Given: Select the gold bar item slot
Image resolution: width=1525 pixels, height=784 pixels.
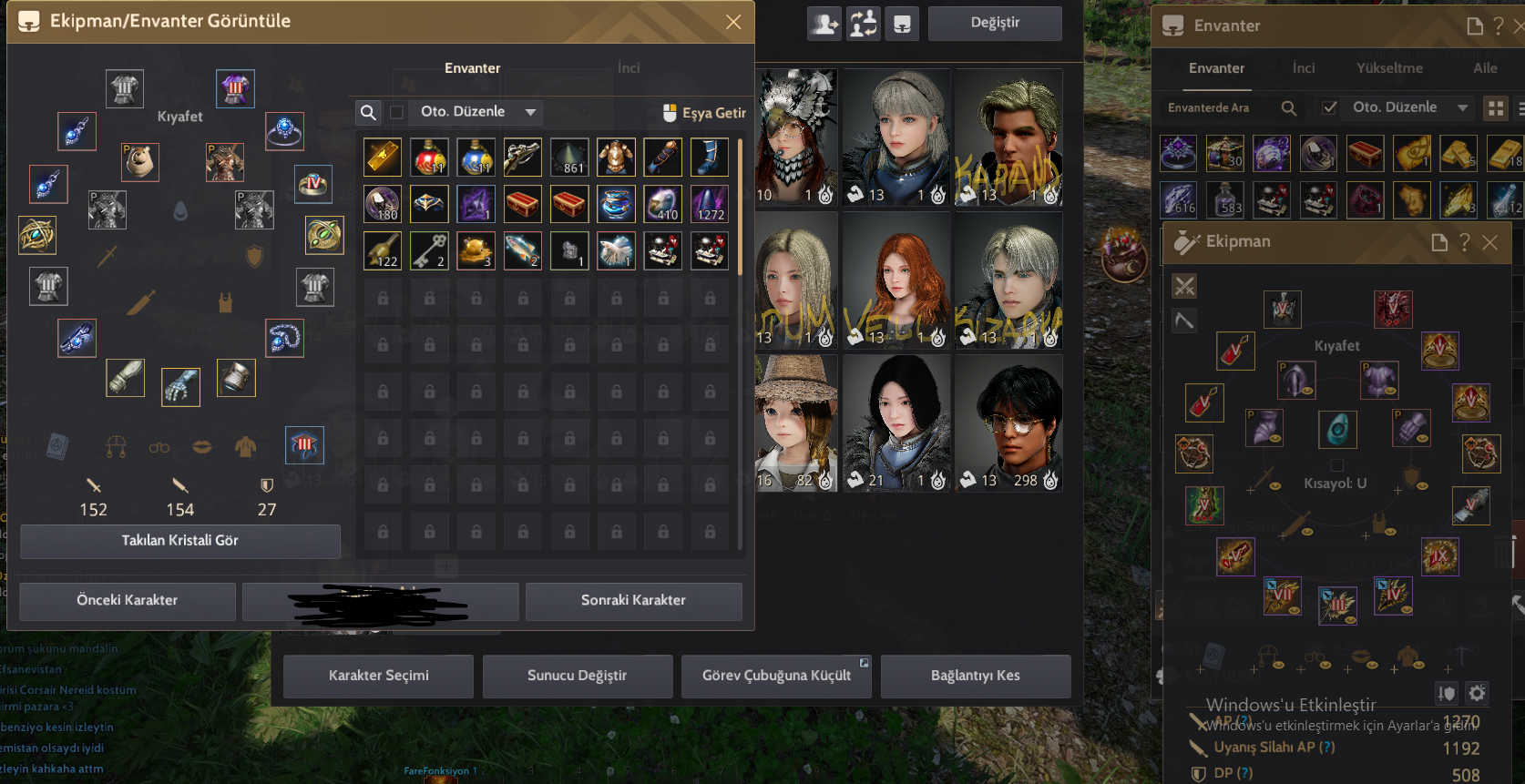Looking at the screenshot, I should 383,157.
